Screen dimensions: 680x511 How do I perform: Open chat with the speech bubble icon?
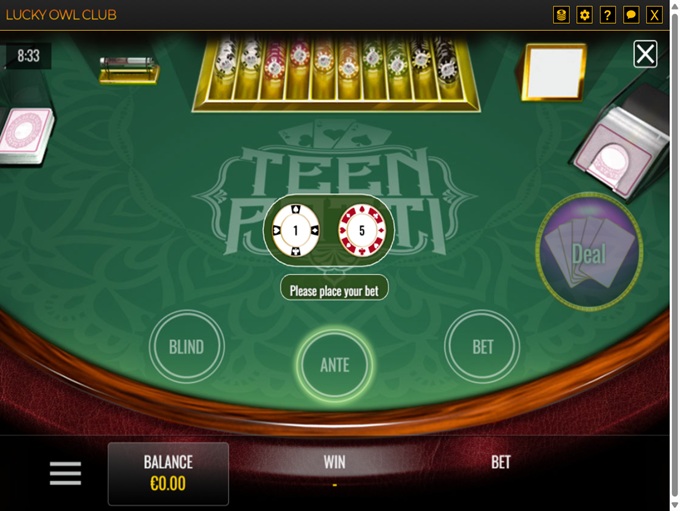(631, 15)
